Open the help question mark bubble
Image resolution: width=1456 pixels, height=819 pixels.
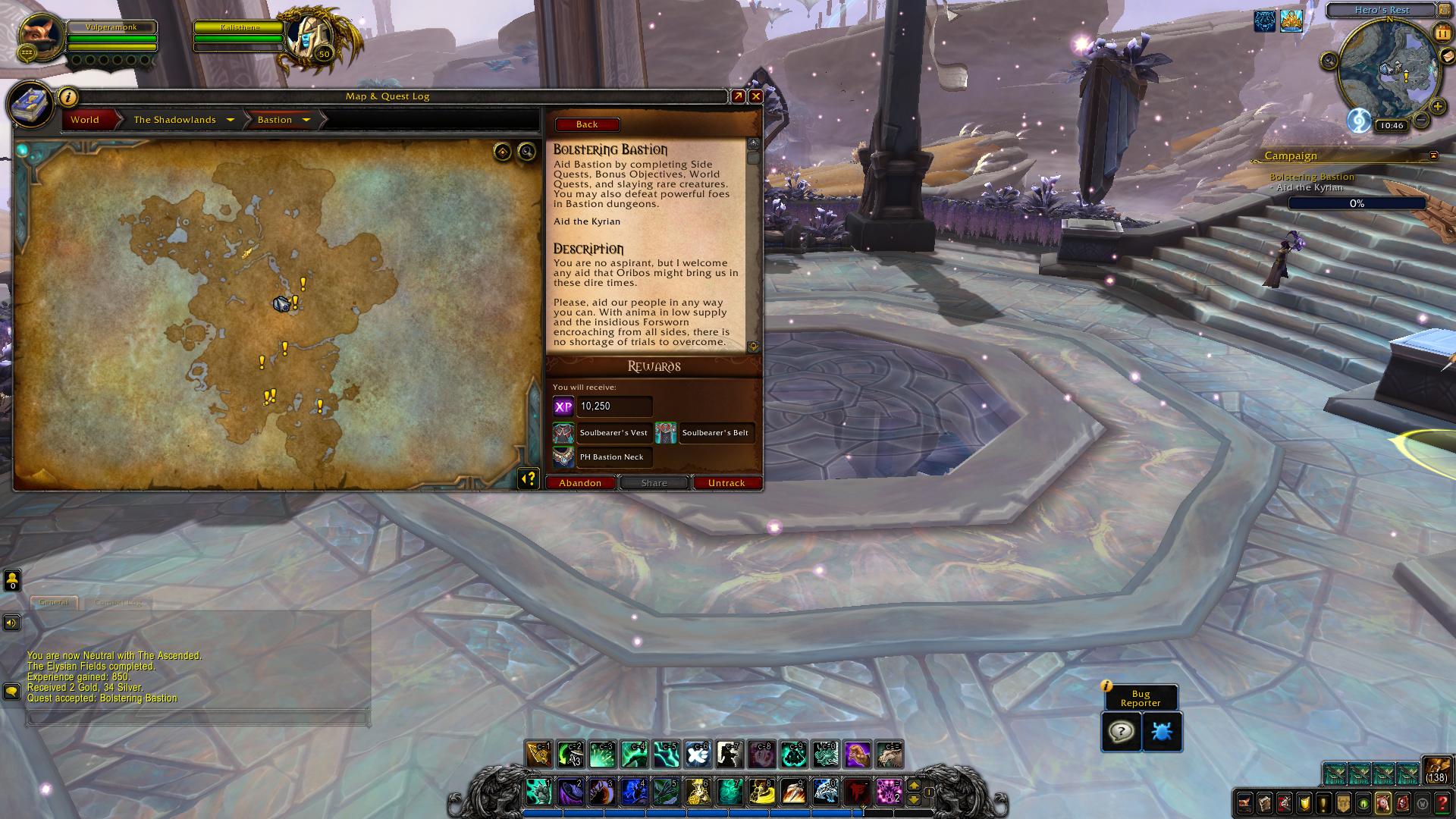1121,732
